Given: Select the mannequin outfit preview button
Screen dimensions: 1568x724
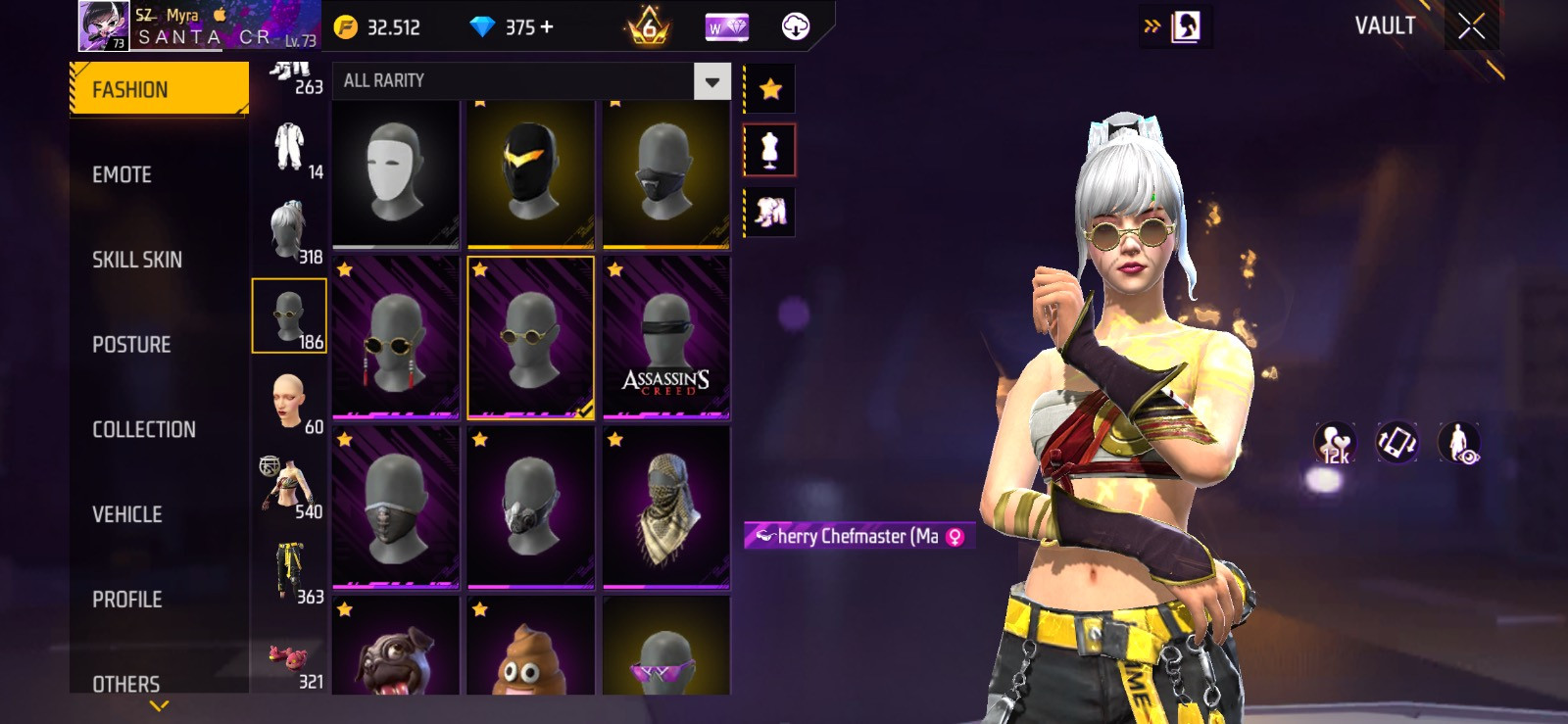Looking at the screenshot, I should [x=770, y=150].
